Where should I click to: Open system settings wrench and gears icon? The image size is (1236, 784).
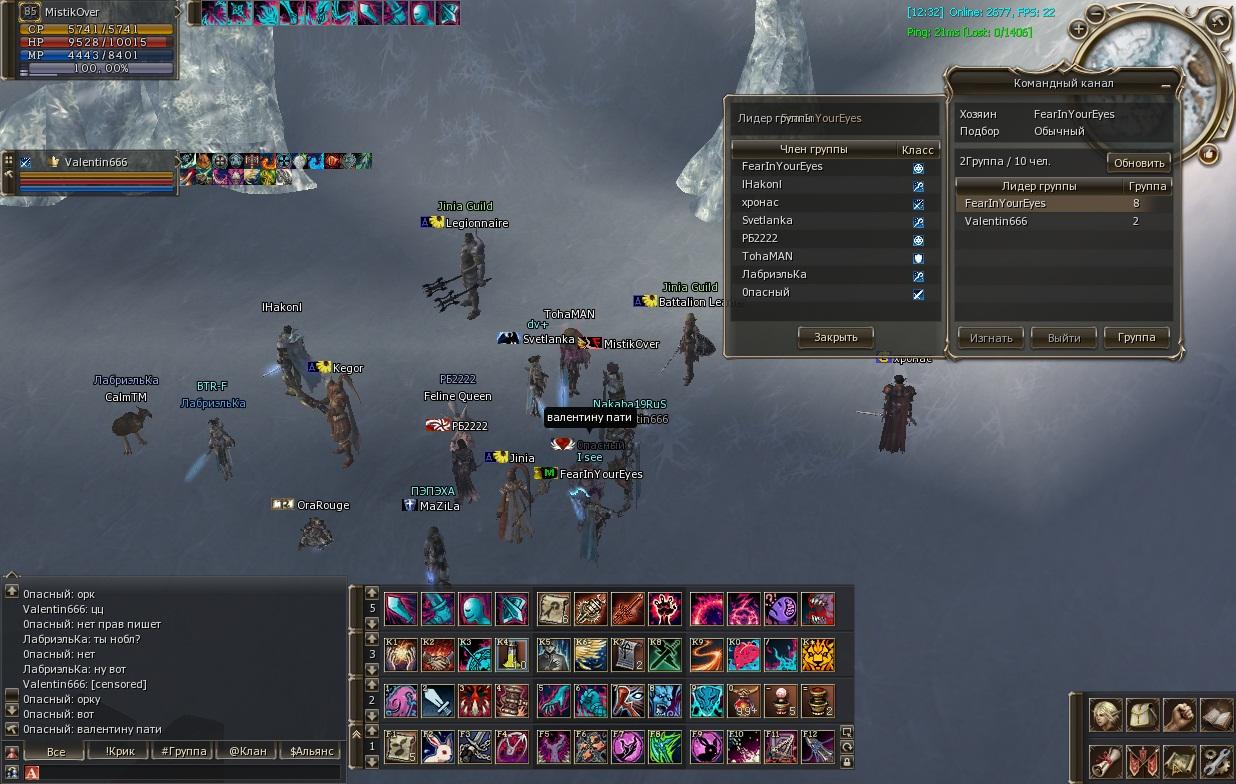point(1217,760)
